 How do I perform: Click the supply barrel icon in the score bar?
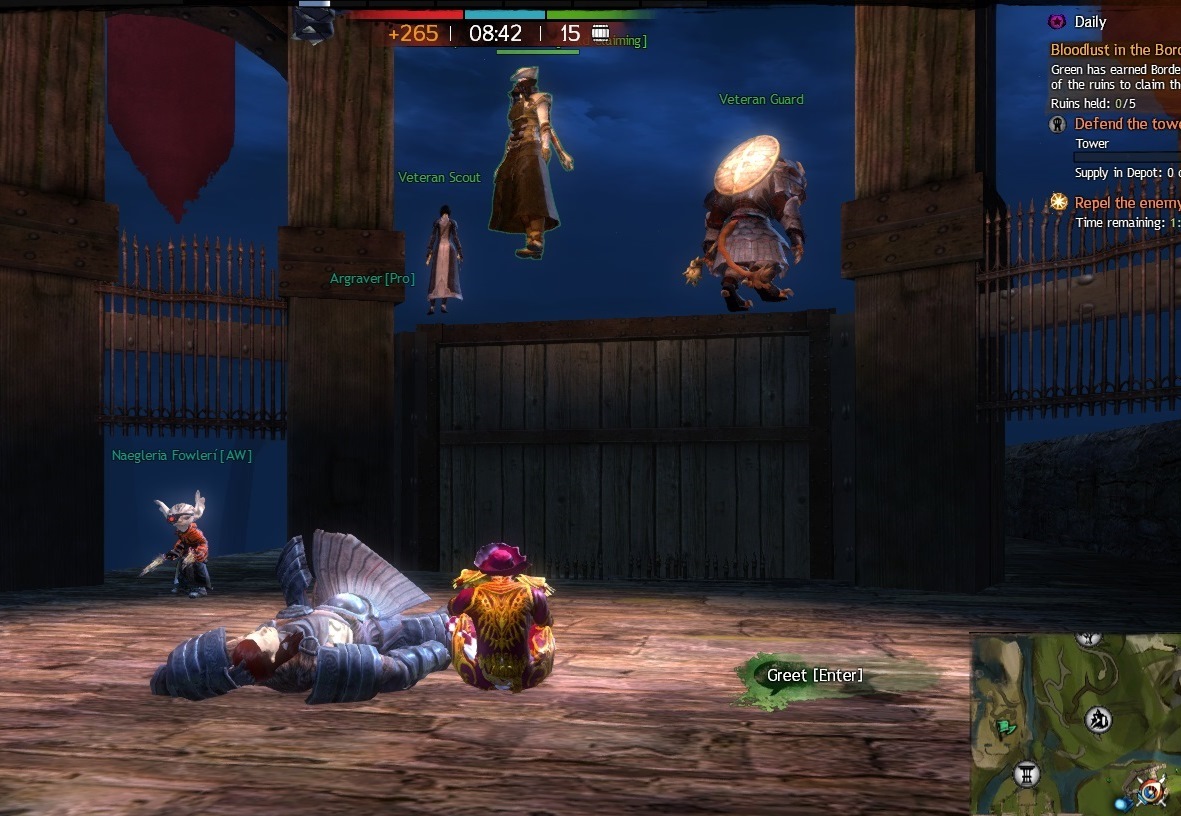pyautogui.click(x=601, y=33)
